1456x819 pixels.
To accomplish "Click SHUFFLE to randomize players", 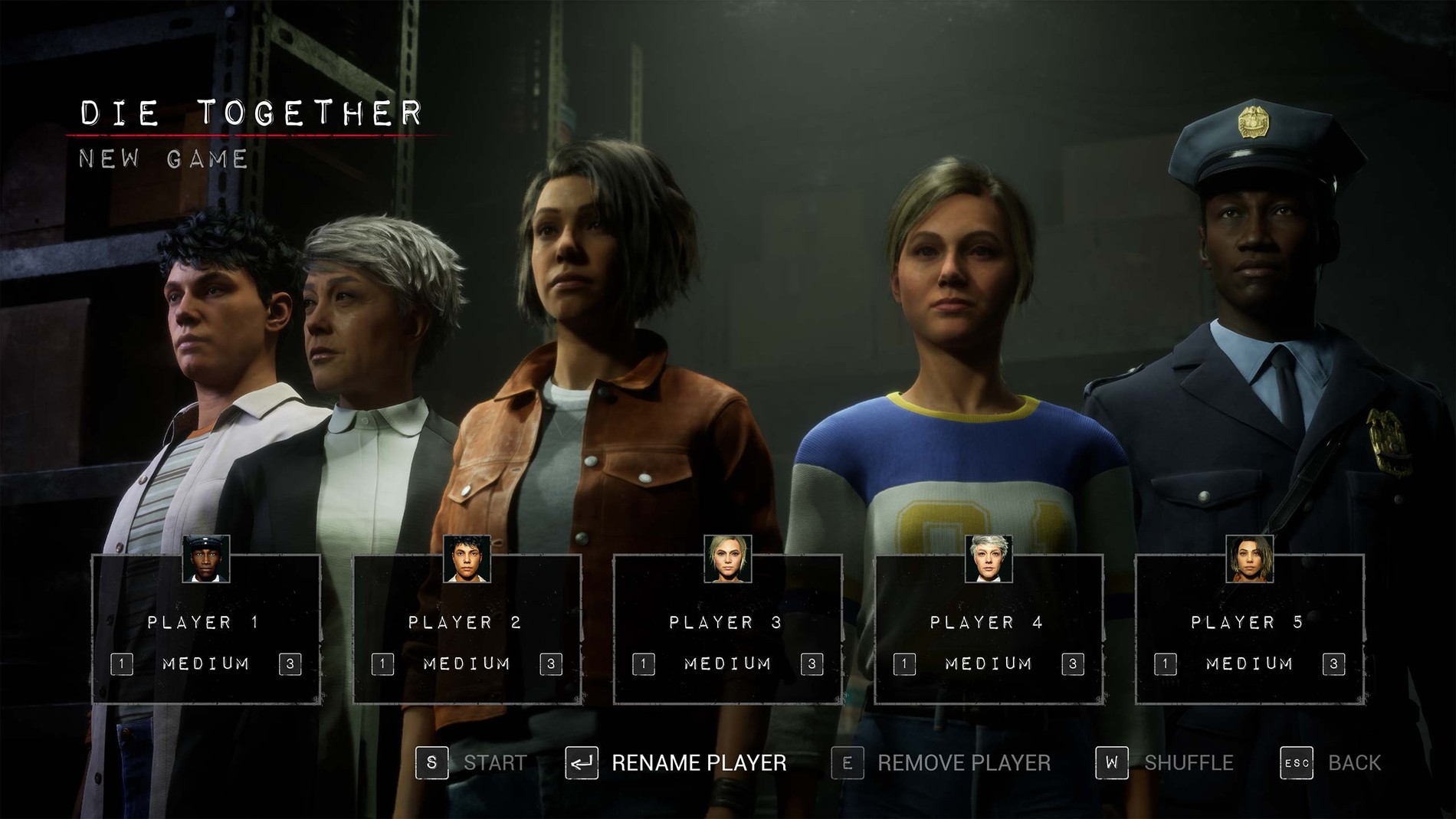I will click(x=1188, y=762).
